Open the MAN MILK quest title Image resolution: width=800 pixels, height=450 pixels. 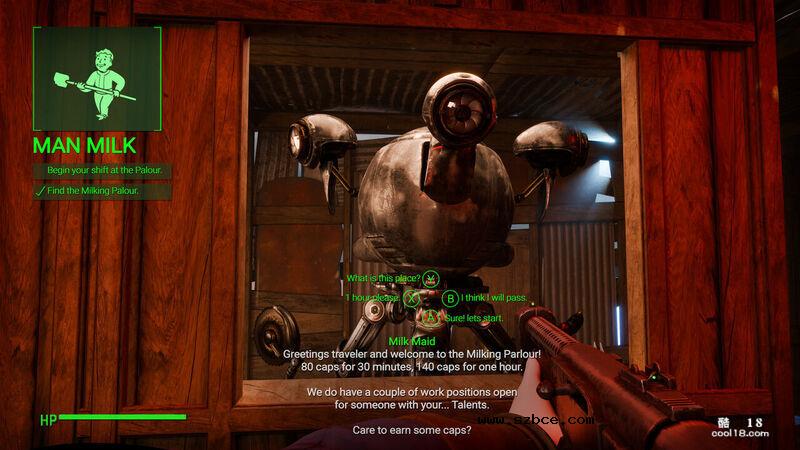click(x=87, y=144)
